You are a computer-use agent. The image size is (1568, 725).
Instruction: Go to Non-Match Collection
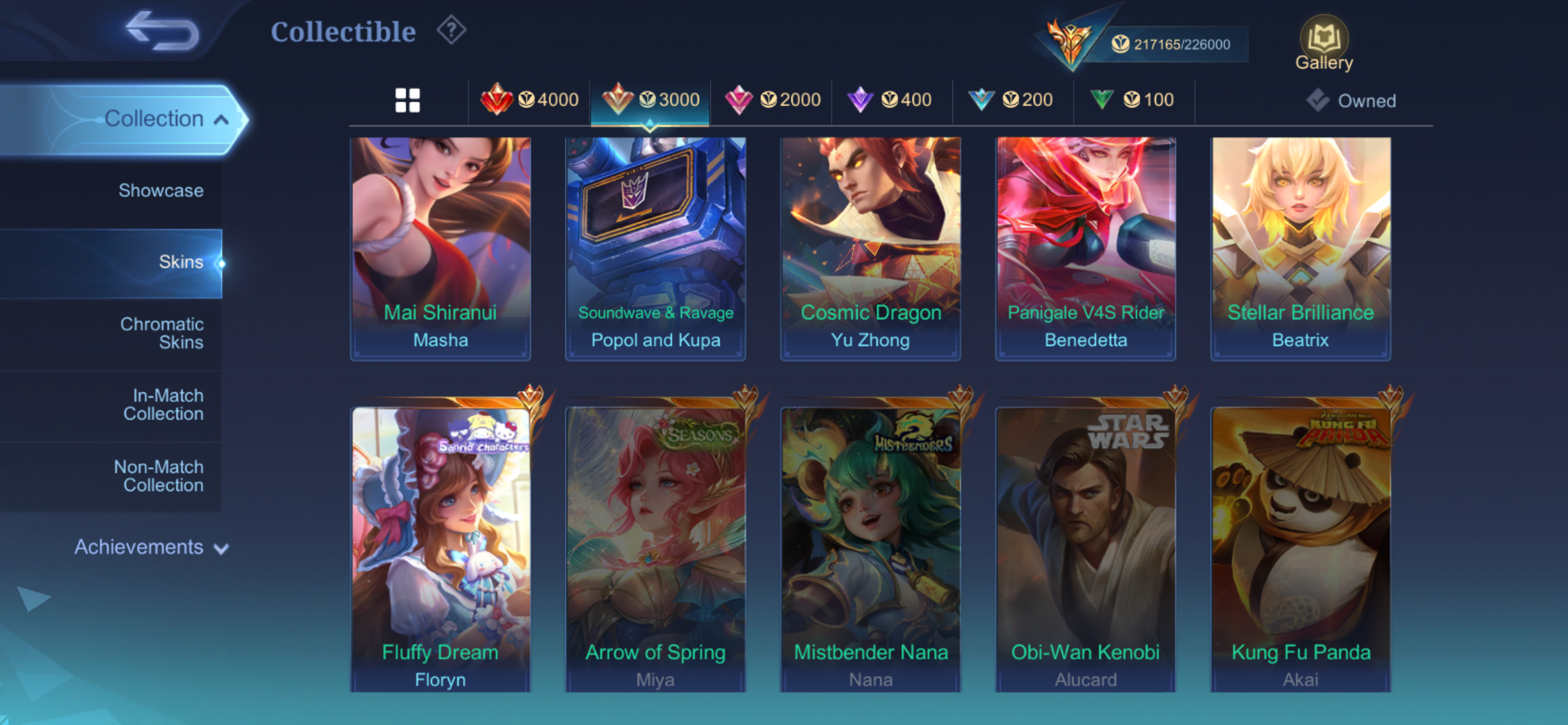(x=159, y=476)
